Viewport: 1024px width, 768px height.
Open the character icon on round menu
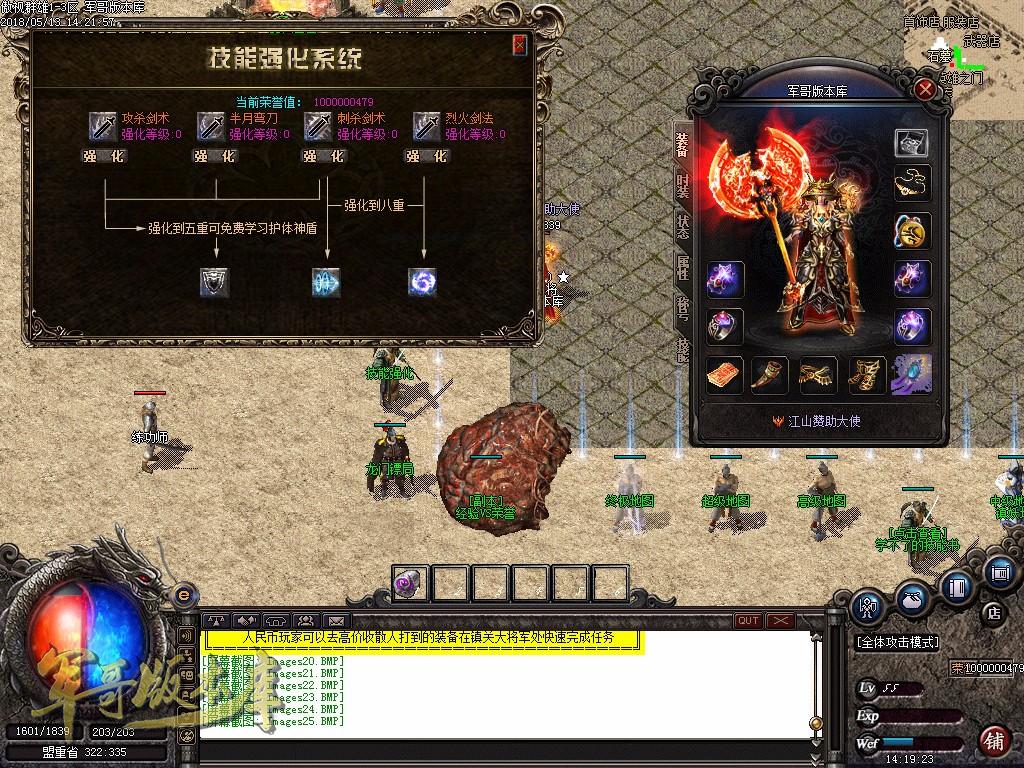(868, 604)
